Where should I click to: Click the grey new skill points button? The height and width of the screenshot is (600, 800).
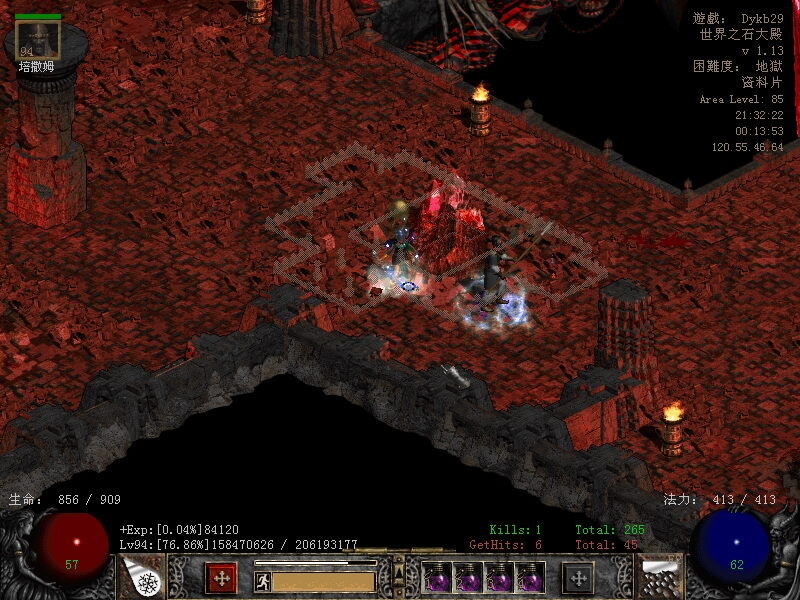pyautogui.click(x=578, y=577)
